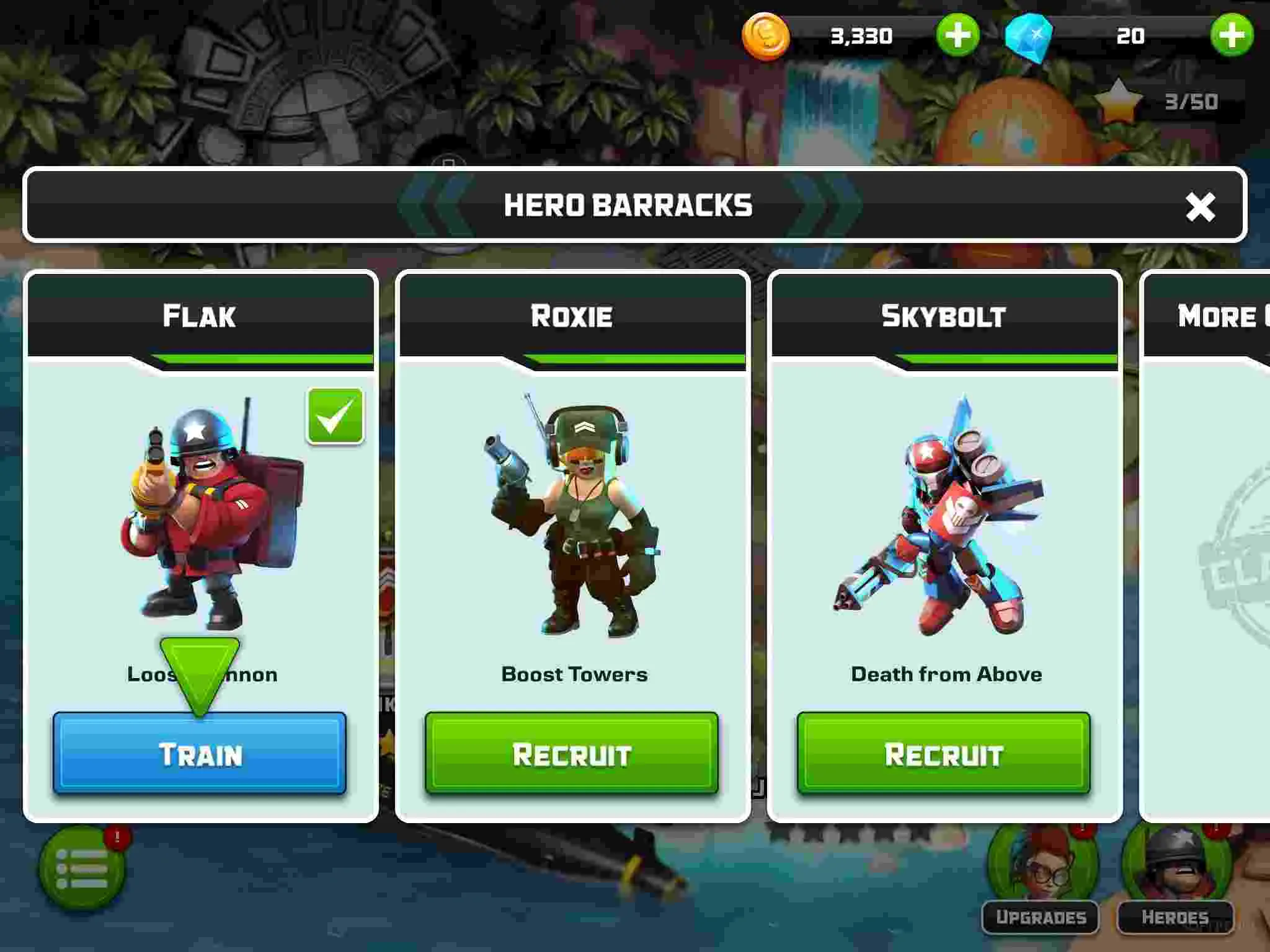
Task: Train the hero Flak
Action: [x=200, y=754]
